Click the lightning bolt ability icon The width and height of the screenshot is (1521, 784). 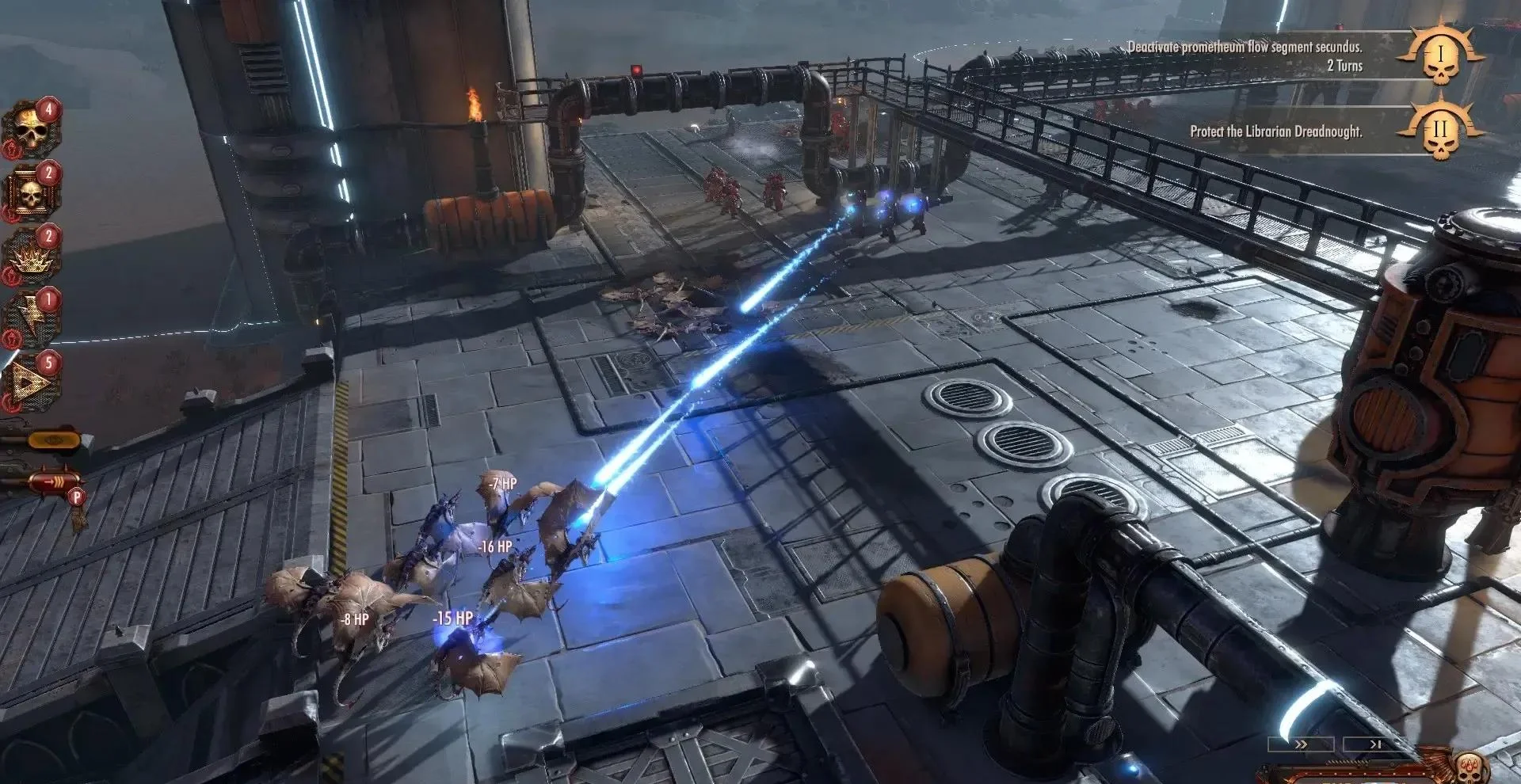(30, 319)
